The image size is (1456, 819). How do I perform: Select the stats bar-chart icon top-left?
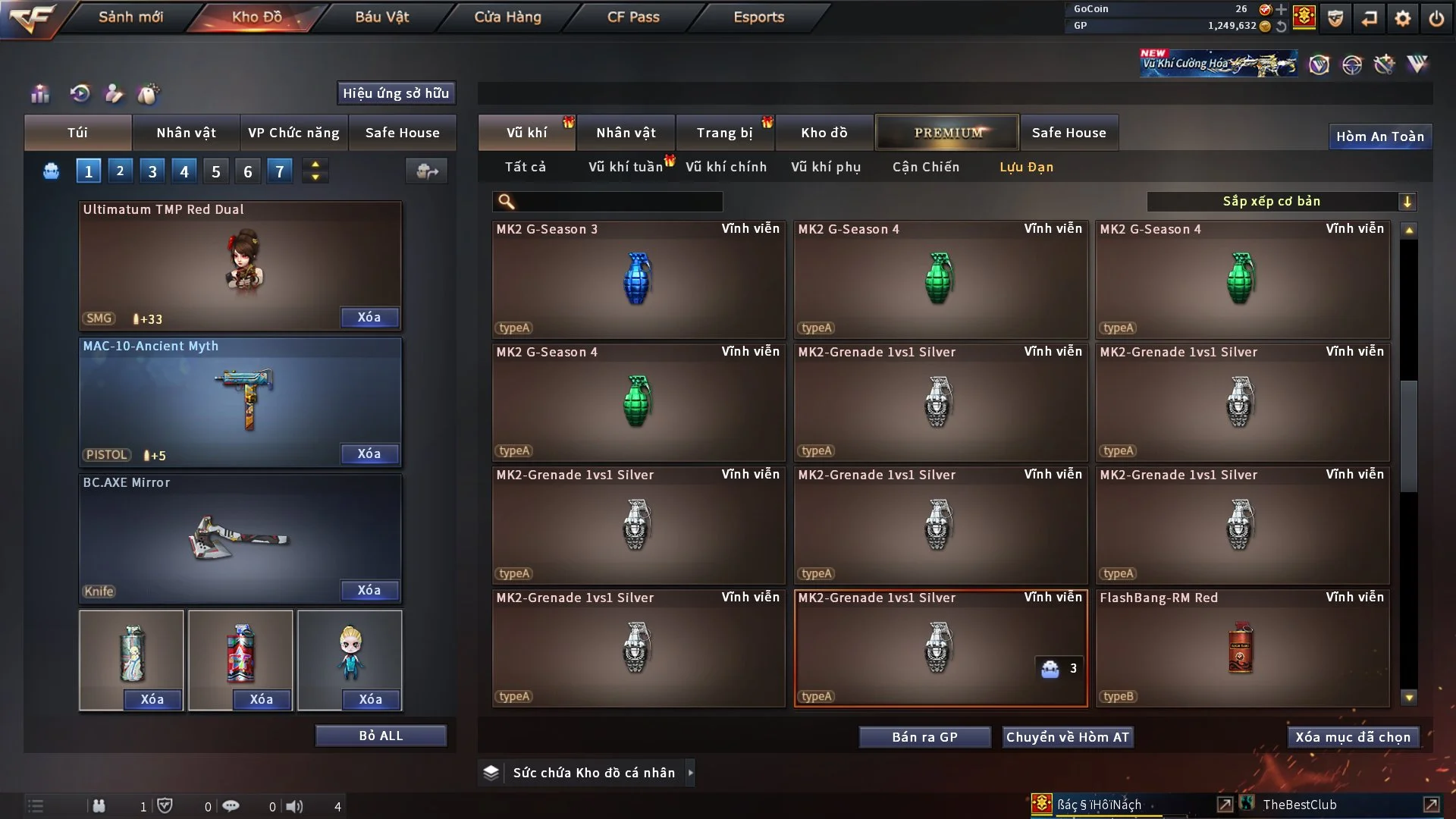pyautogui.click(x=39, y=94)
